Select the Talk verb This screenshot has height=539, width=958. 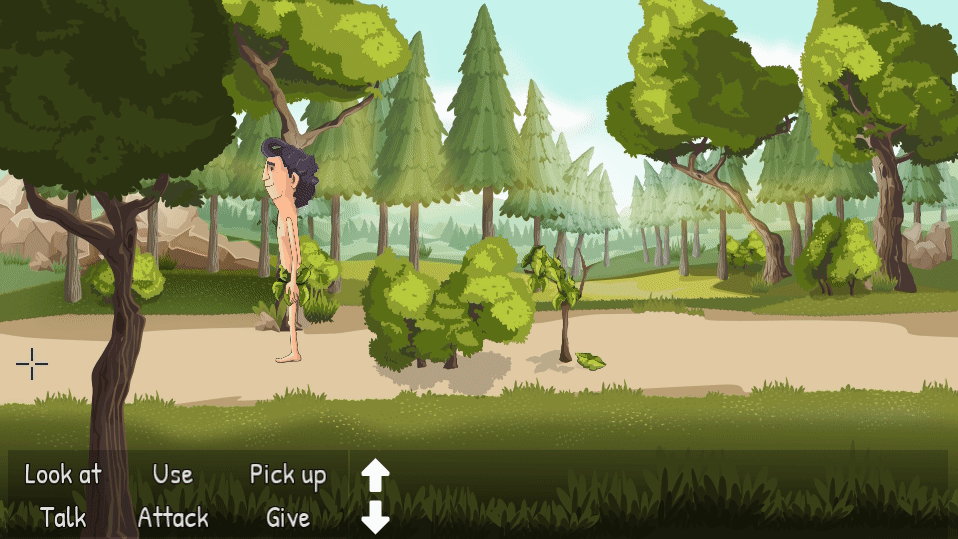coord(63,518)
